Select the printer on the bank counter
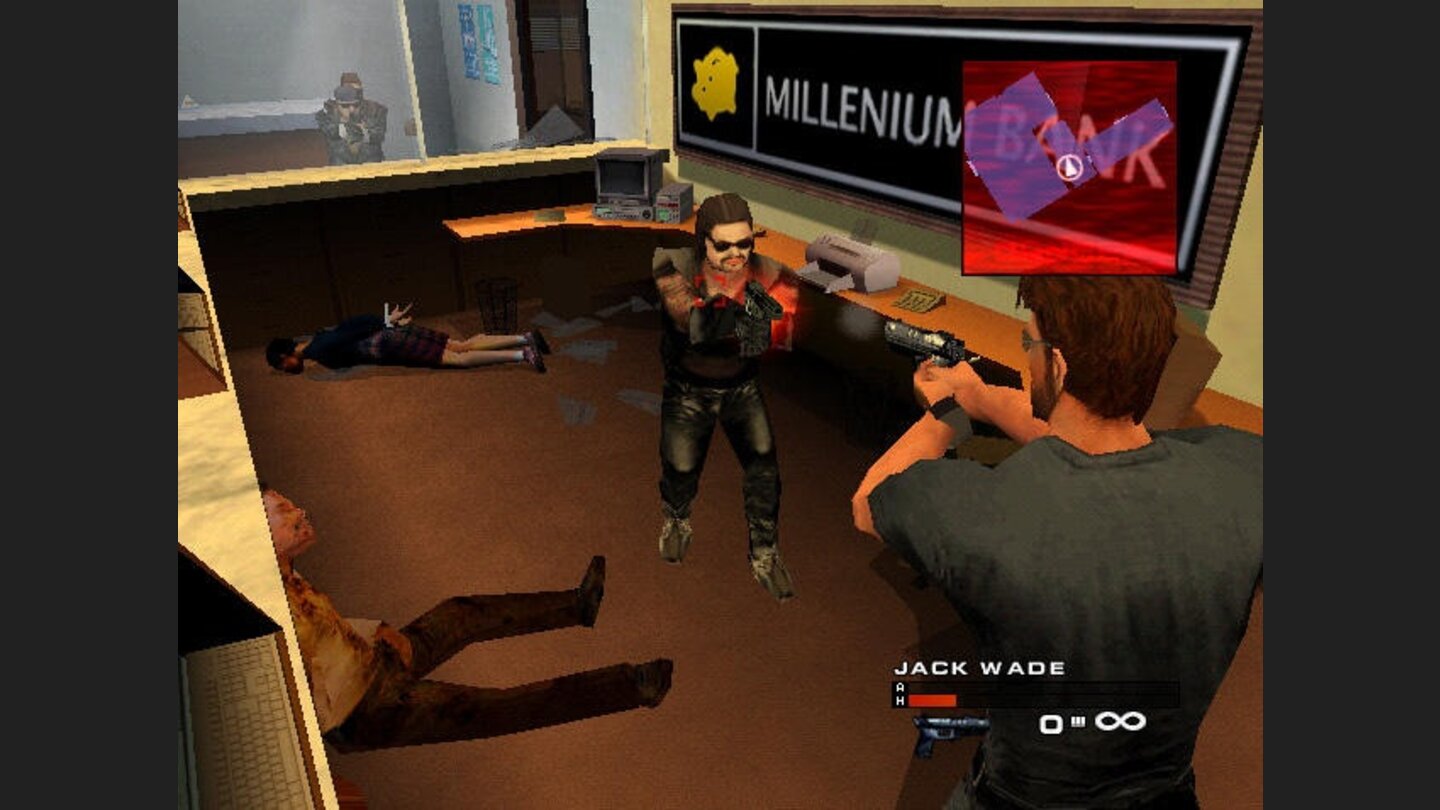Image resolution: width=1440 pixels, height=810 pixels. 843,262
